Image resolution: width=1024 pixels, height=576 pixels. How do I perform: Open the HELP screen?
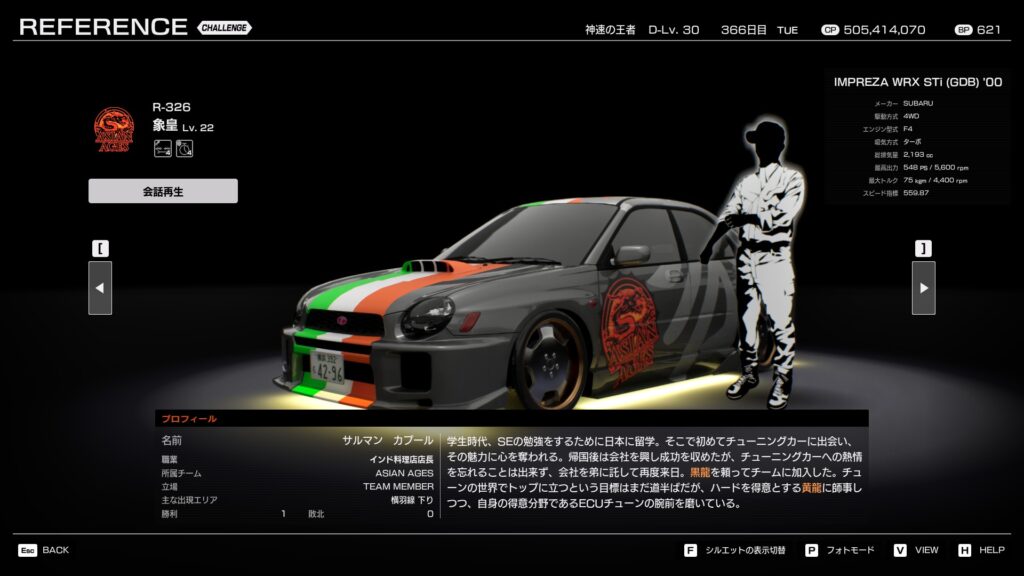982,550
